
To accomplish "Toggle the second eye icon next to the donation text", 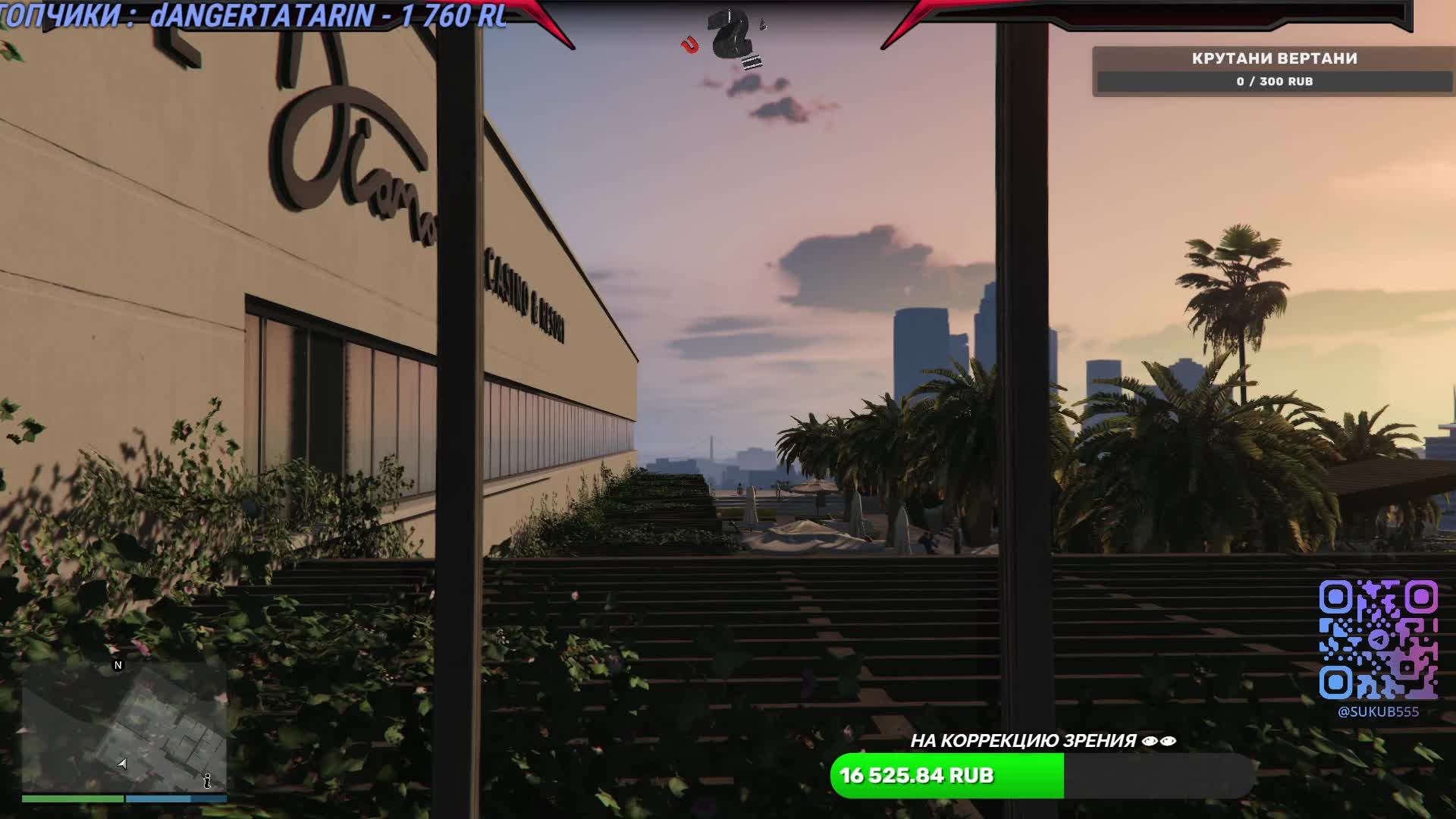I will pyautogui.click(x=1168, y=741).
